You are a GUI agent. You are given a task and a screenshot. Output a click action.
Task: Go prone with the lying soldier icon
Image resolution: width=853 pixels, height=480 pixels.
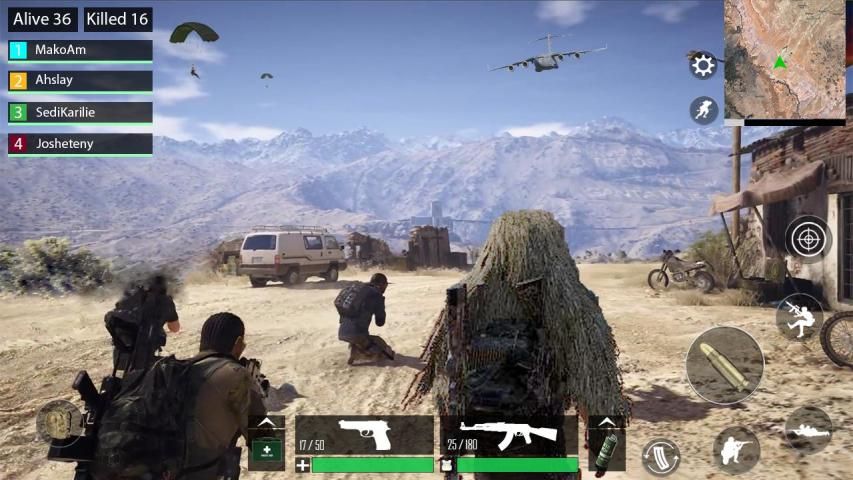[808, 428]
